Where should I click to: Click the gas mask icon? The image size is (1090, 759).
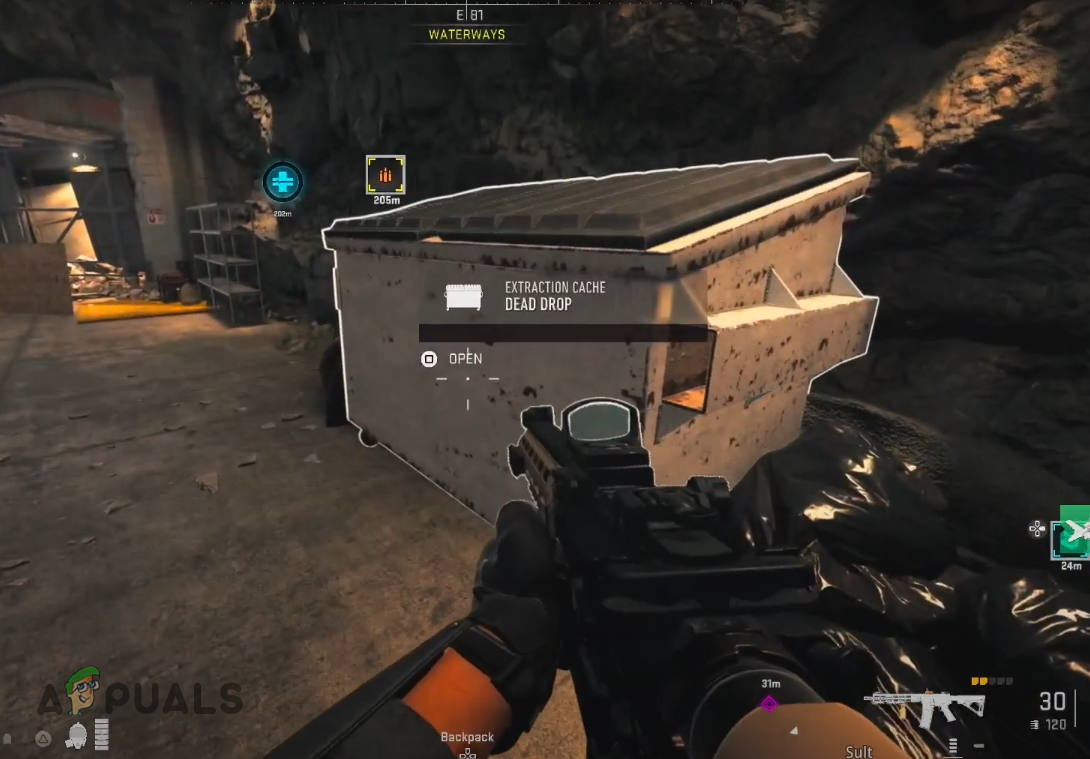pos(75,736)
